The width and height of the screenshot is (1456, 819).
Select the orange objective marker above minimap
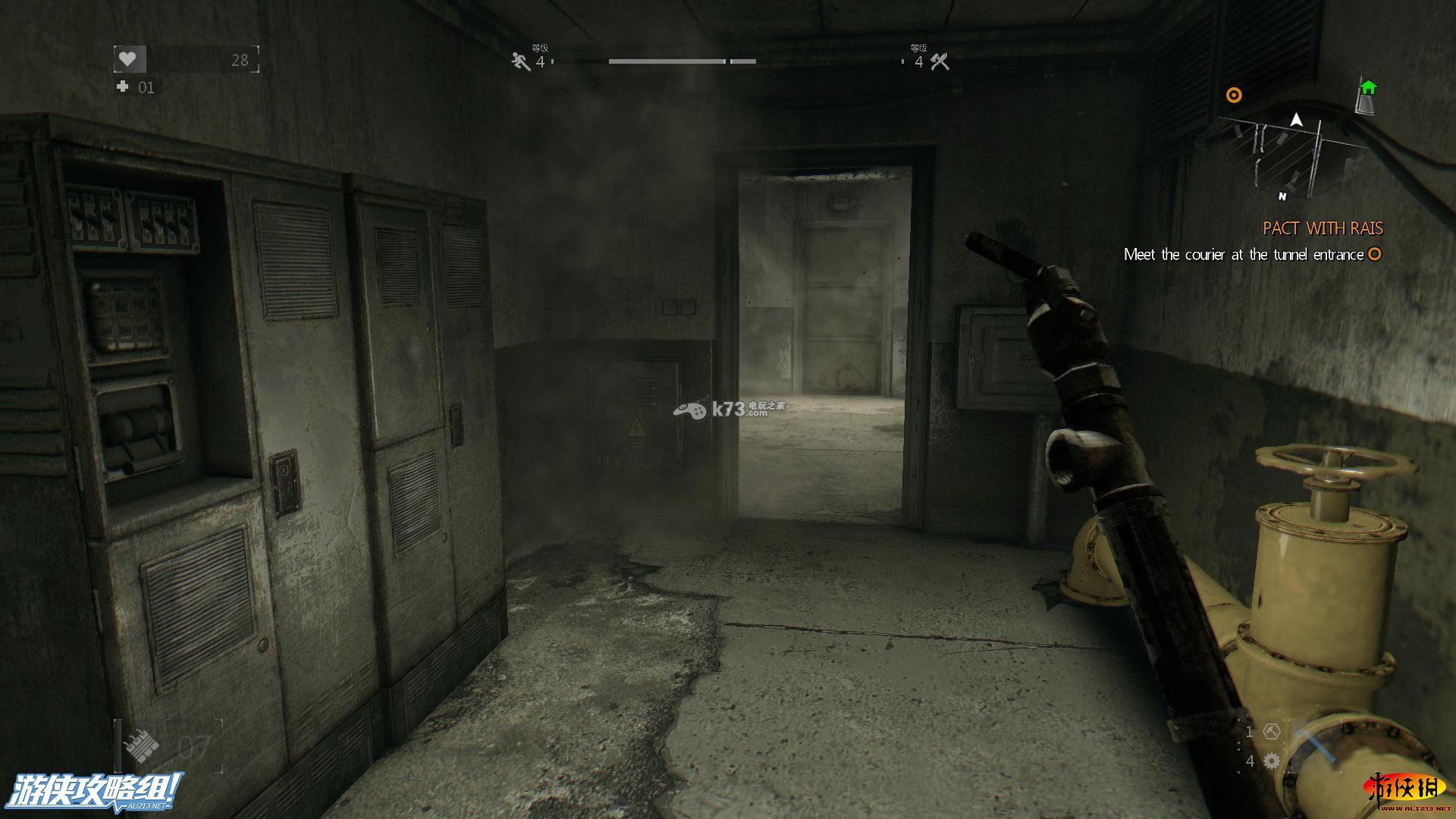(1234, 95)
